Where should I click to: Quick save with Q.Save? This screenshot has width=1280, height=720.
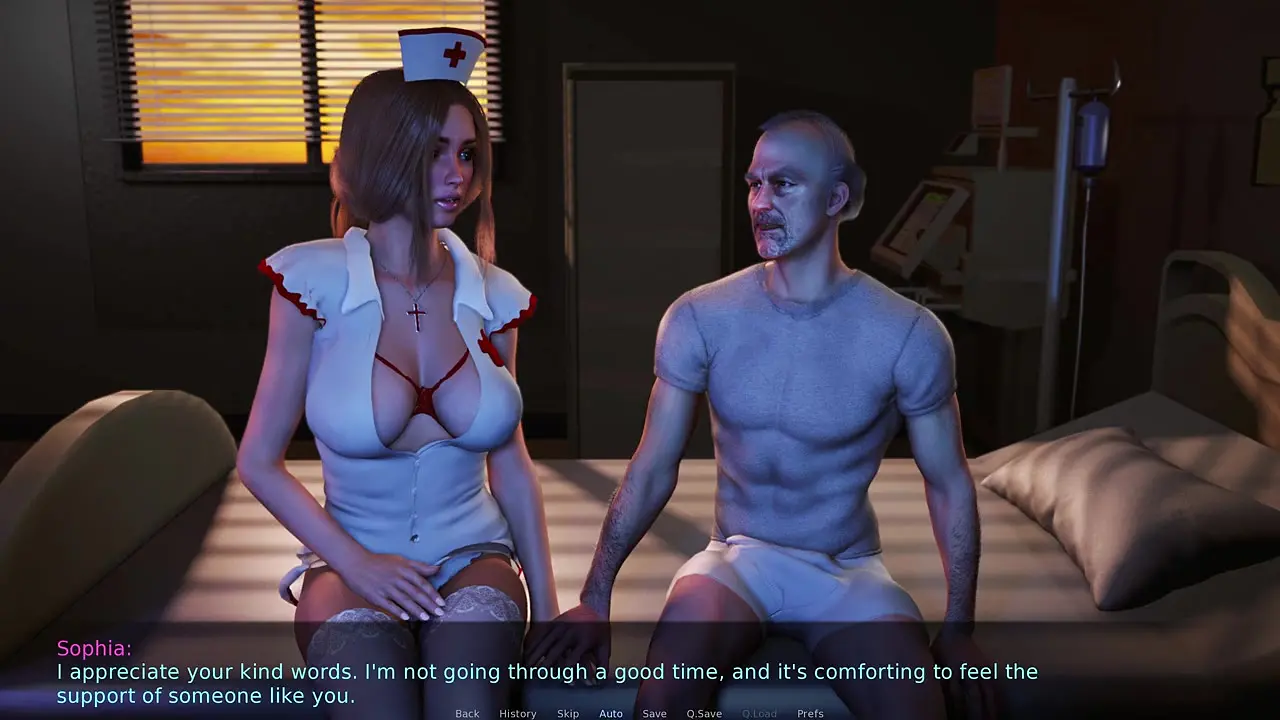(x=704, y=713)
